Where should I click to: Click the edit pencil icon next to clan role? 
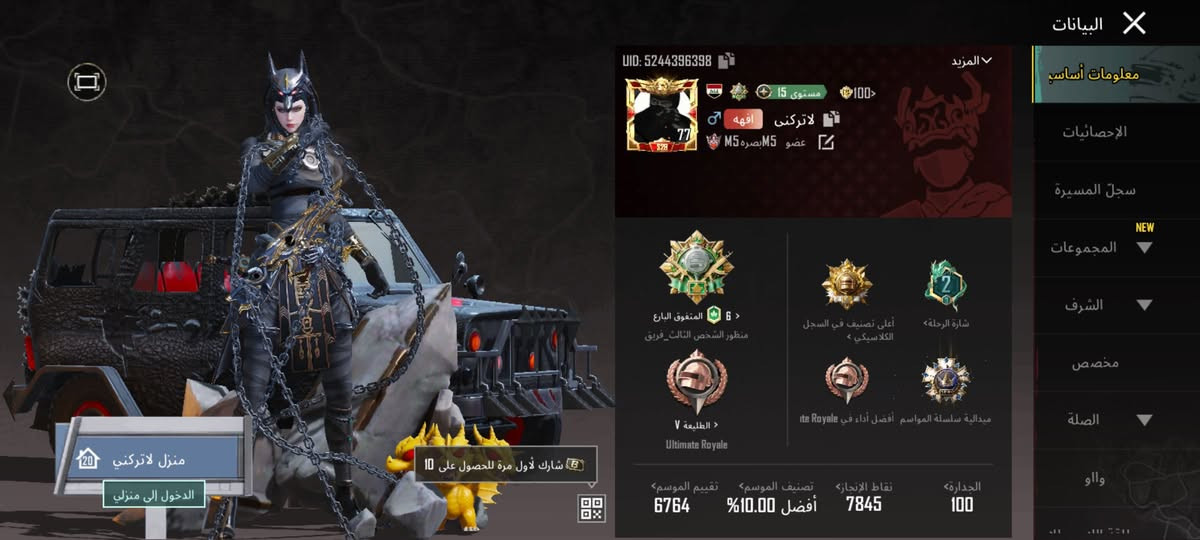tap(826, 142)
